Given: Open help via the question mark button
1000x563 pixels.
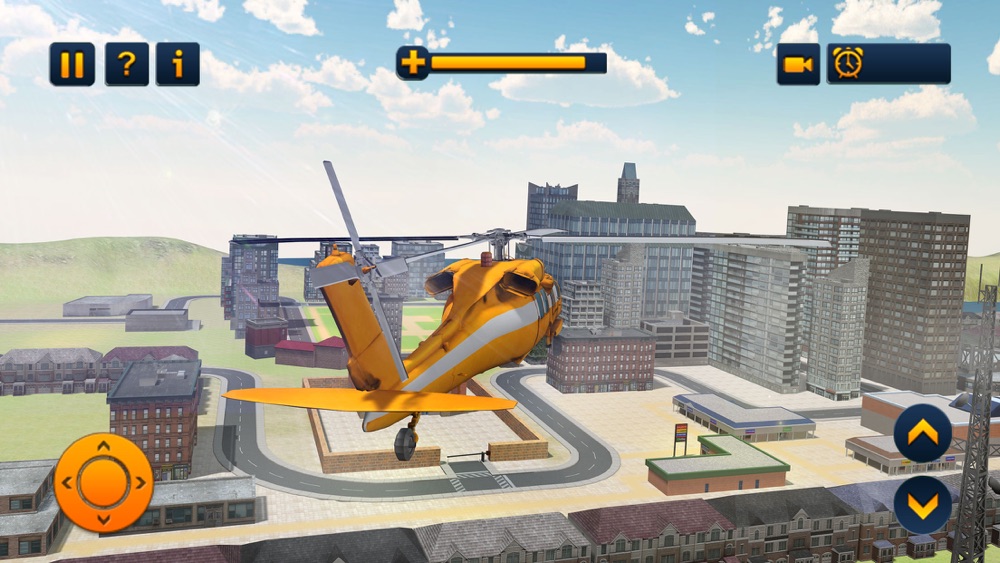Looking at the screenshot, I should [x=126, y=64].
